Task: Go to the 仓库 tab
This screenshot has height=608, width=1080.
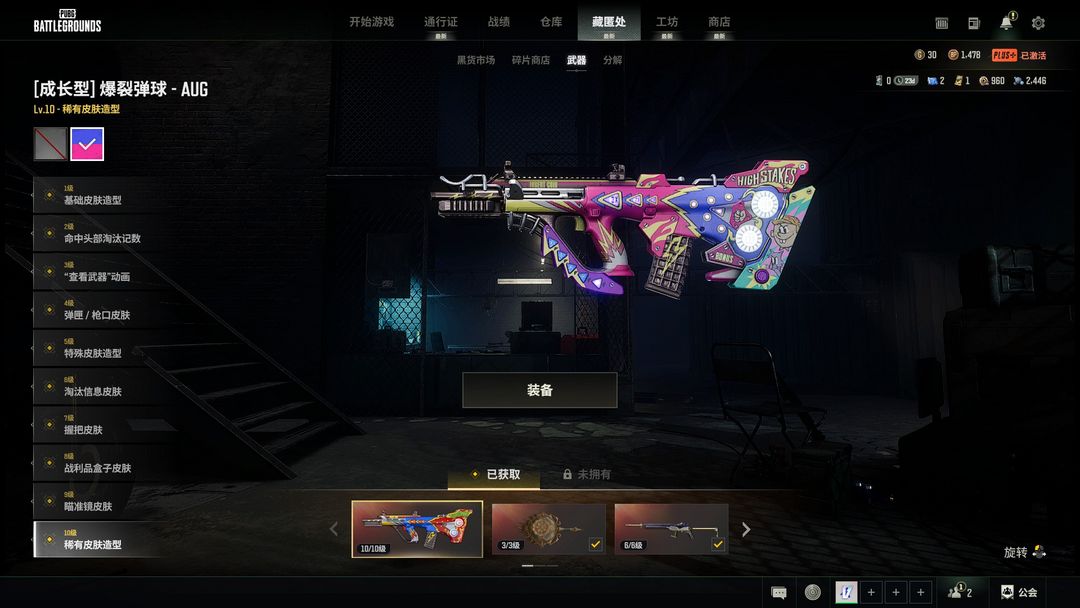Action: click(551, 22)
